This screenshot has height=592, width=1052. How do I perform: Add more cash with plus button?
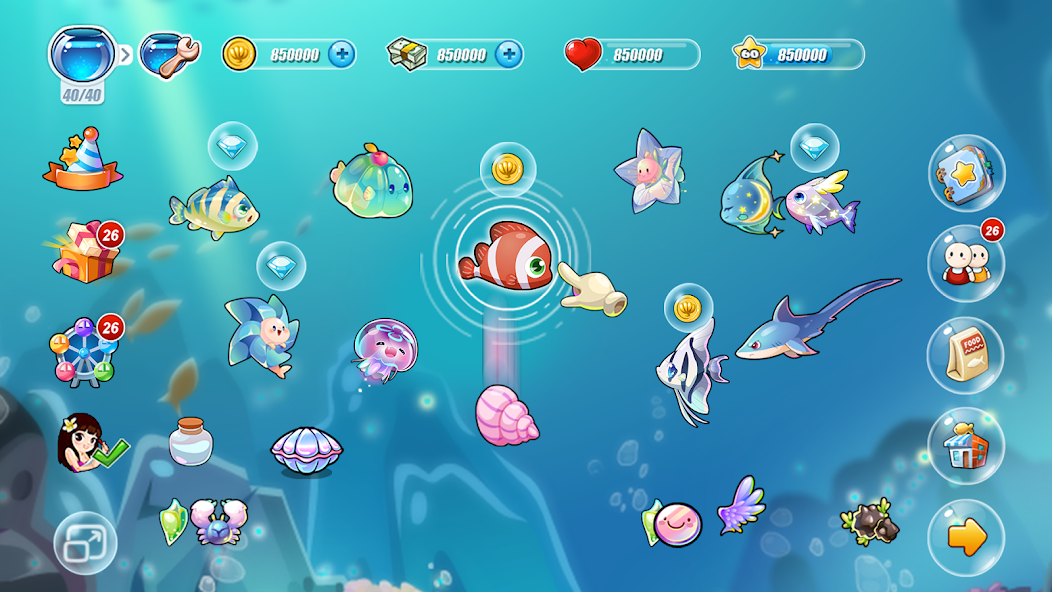tap(509, 54)
